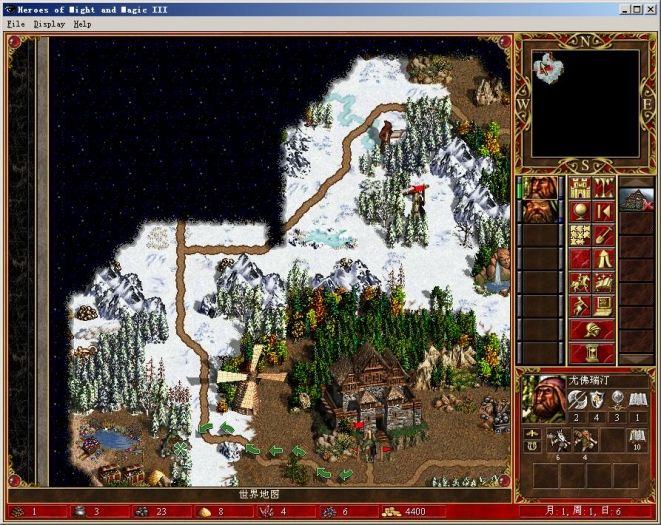Click the puzzle pieces button
661x525 pixels.
580,235
